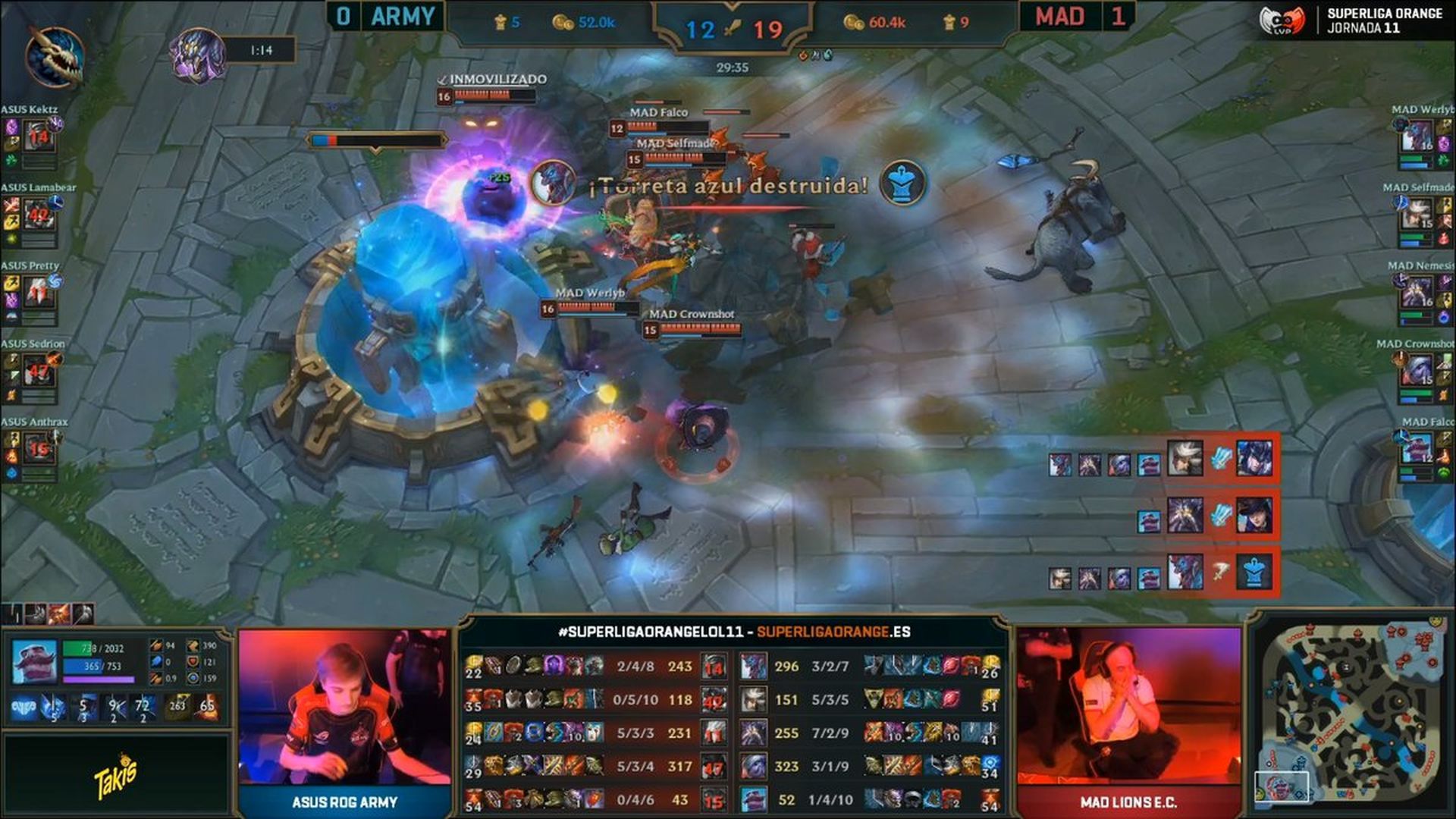Pick ASUS Sedrion's player frame

pyautogui.click(x=38, y=372)
